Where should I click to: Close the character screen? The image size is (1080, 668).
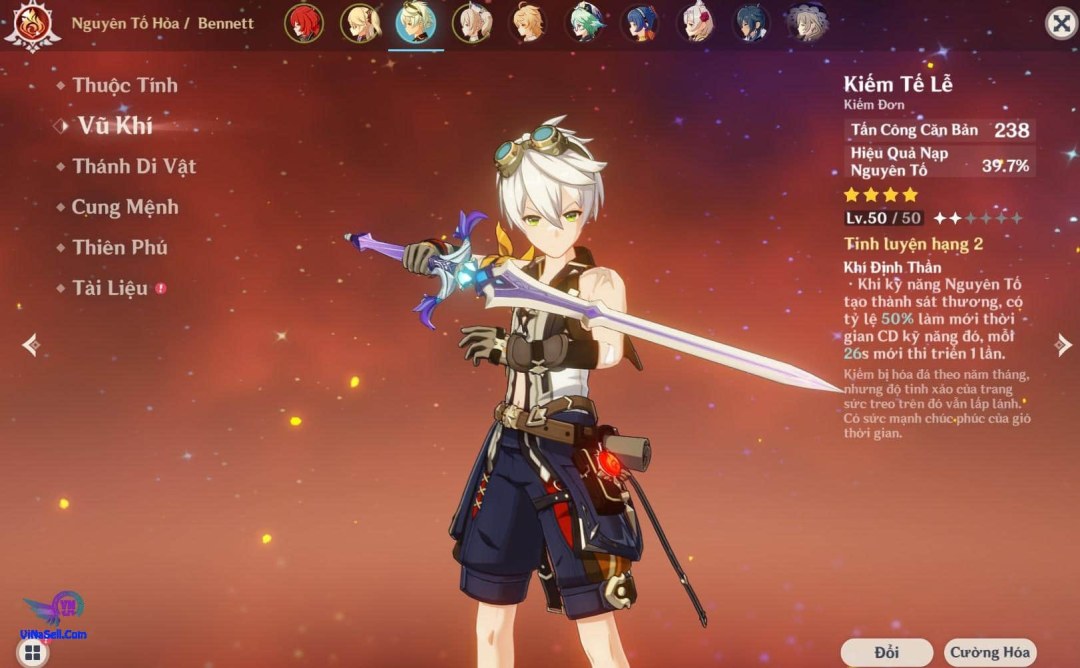click(1060, 23)
